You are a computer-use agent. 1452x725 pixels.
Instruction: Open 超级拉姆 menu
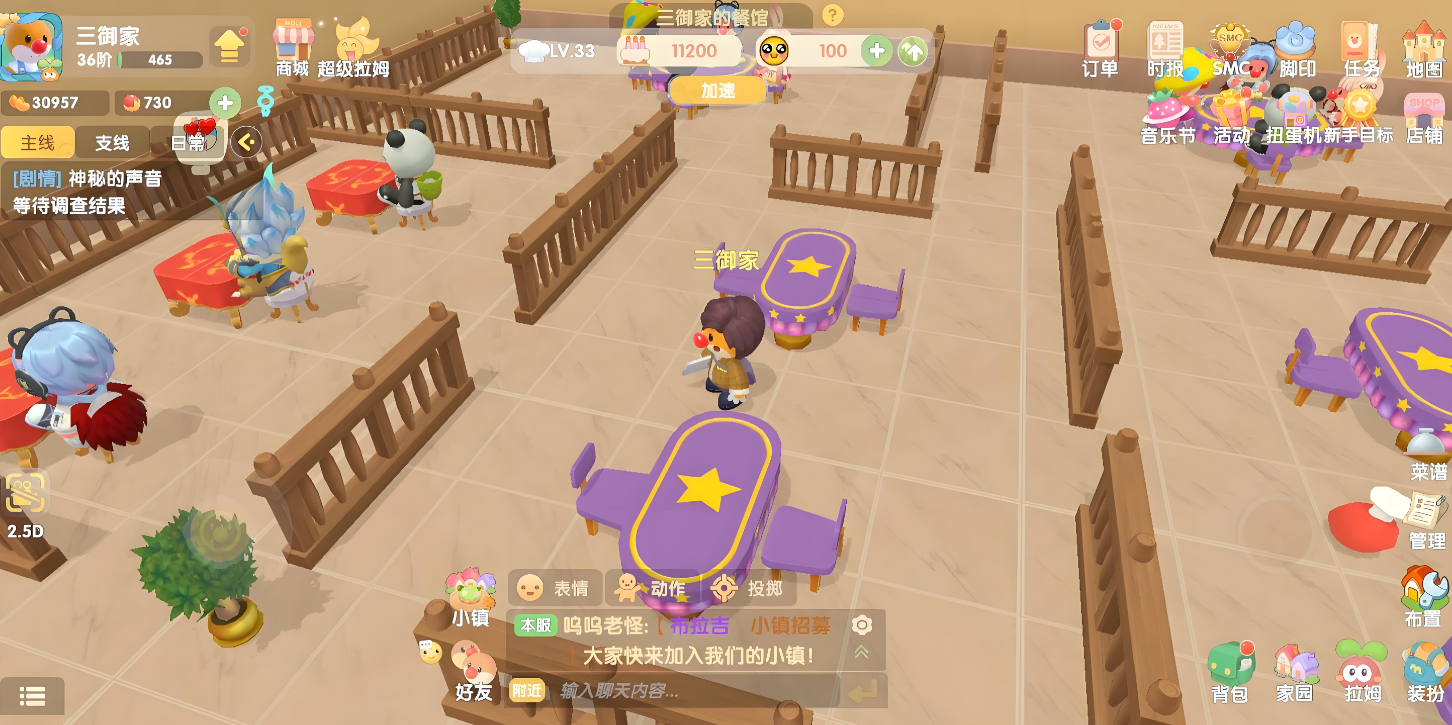point(353,48)
